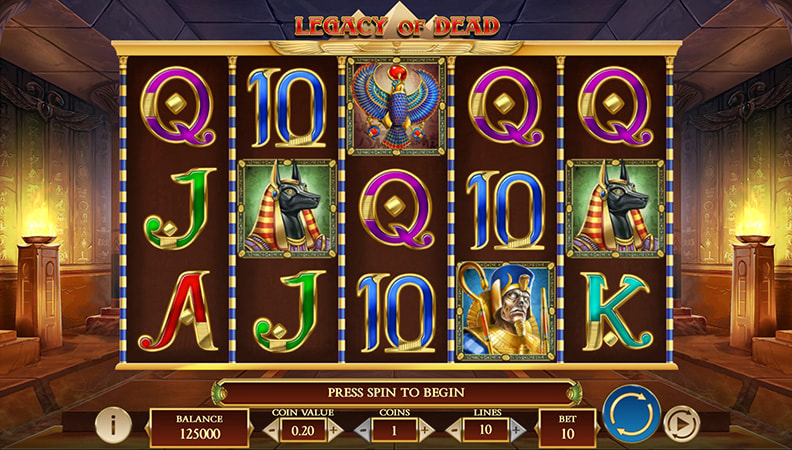Screen dimensions: 792x450
Task: Spin the reels with the blue button
Action: pos(631,414)
